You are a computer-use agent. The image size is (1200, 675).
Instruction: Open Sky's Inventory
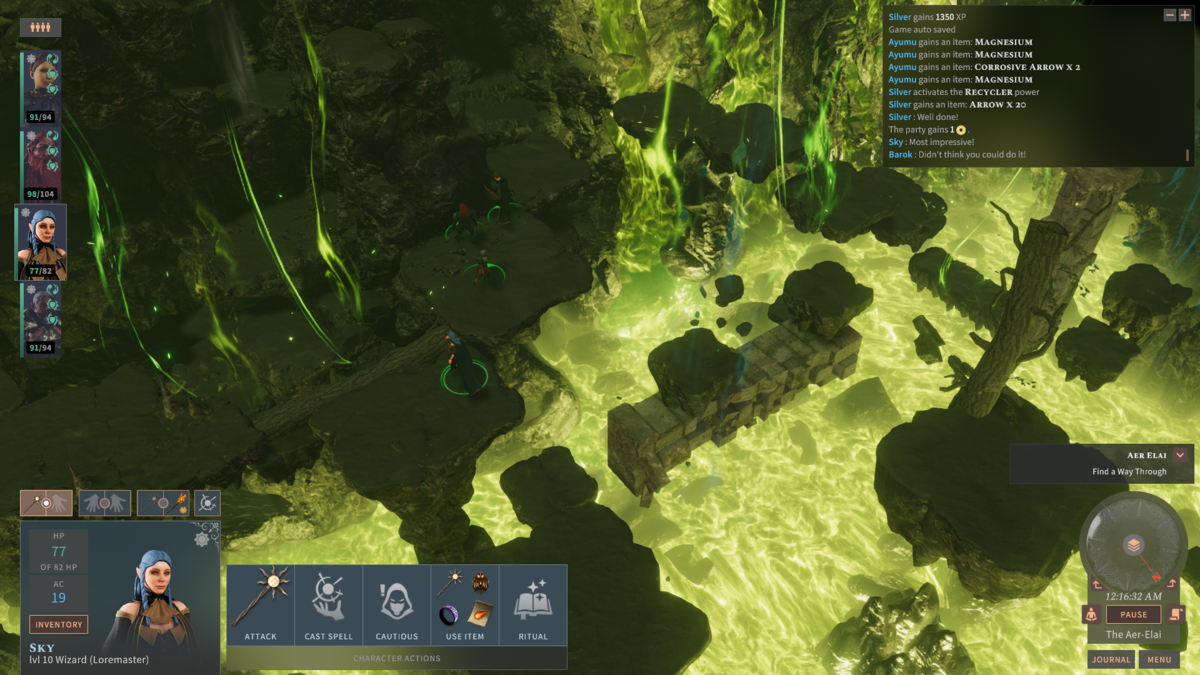(58, 625)
